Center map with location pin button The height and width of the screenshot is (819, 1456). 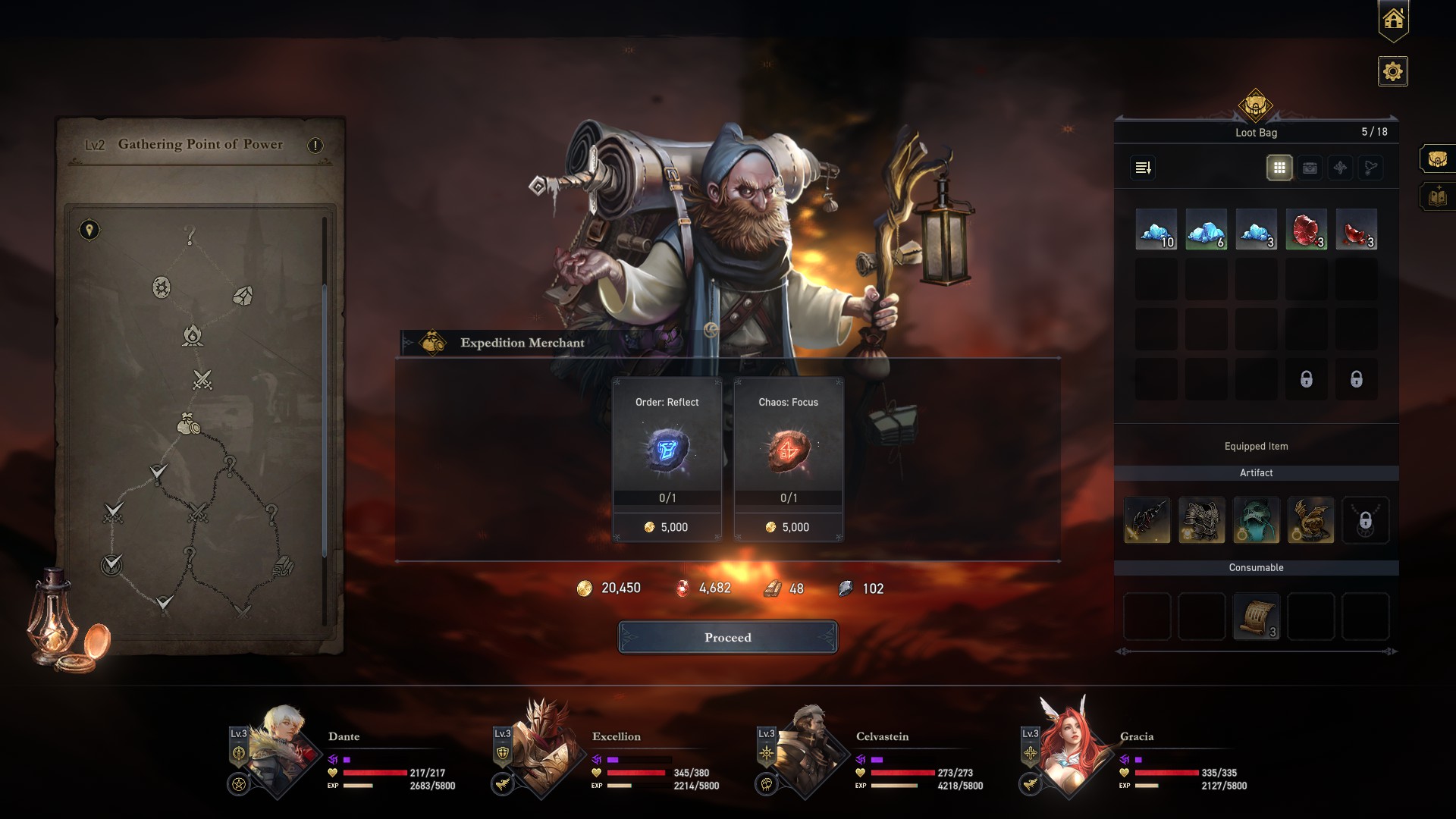click(x=89, y=230)
